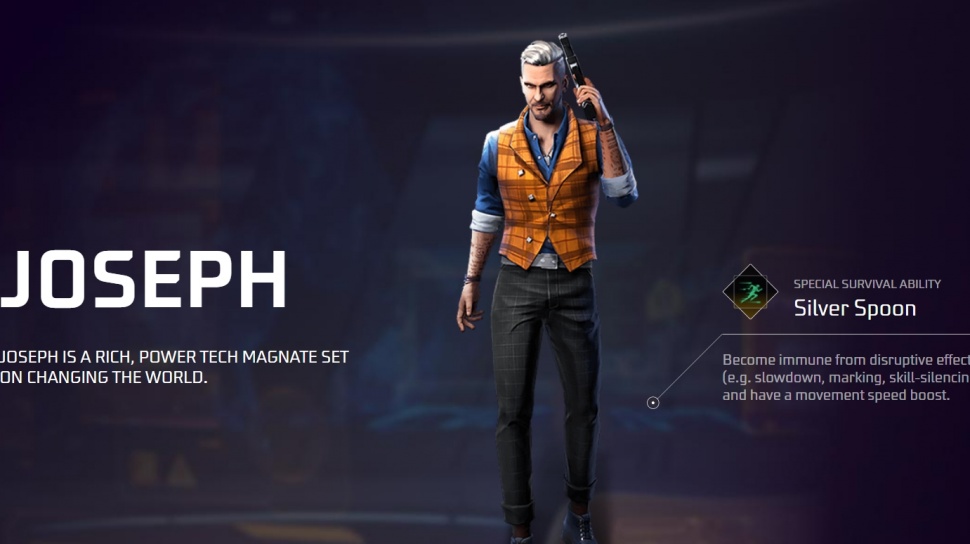Select the Silver Spoon ability icon
This screenshot has height=544, width=970.
coord(750,291)
